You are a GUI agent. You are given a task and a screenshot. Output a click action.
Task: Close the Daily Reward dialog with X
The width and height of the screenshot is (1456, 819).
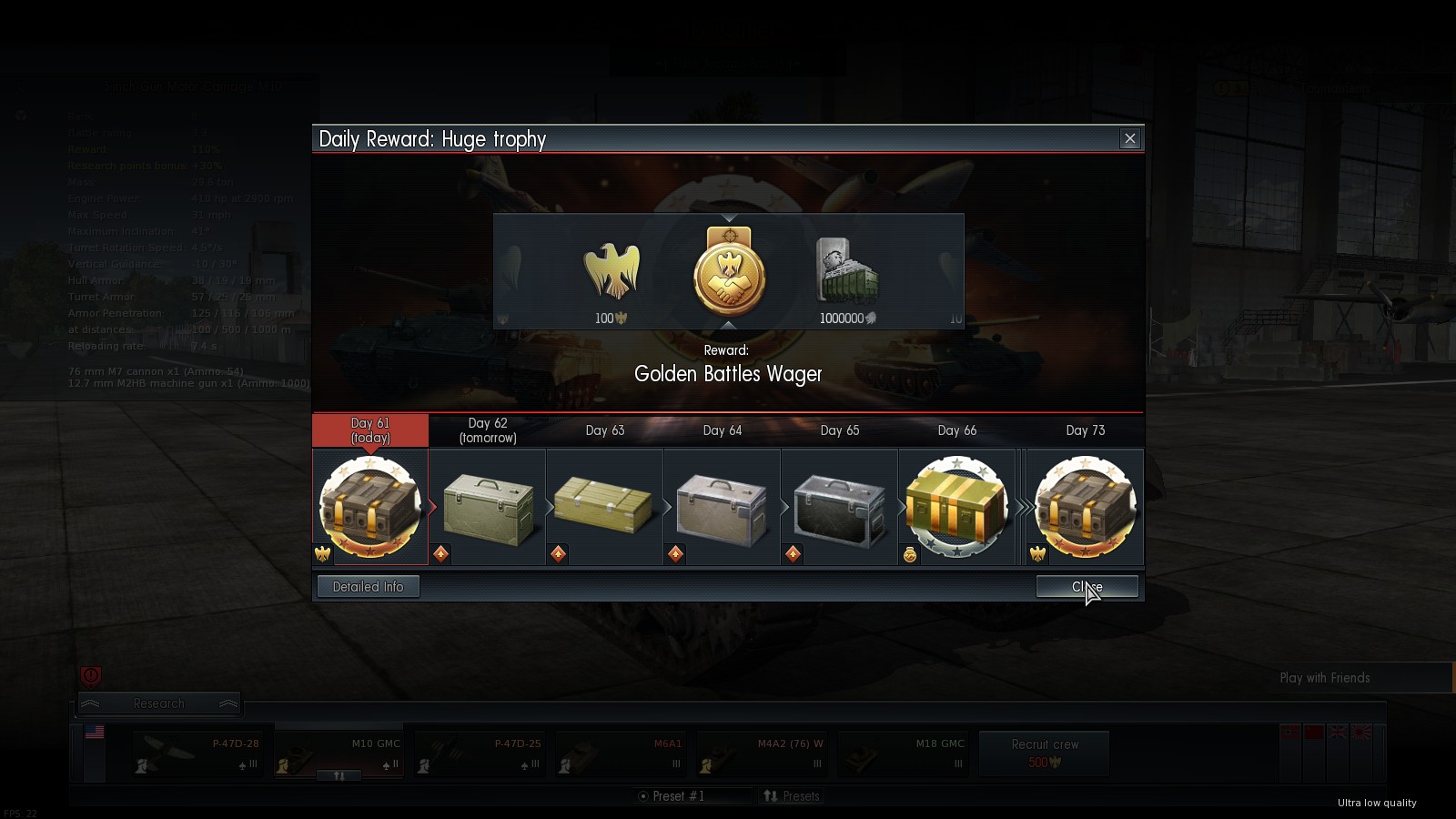pos(1130,139)
